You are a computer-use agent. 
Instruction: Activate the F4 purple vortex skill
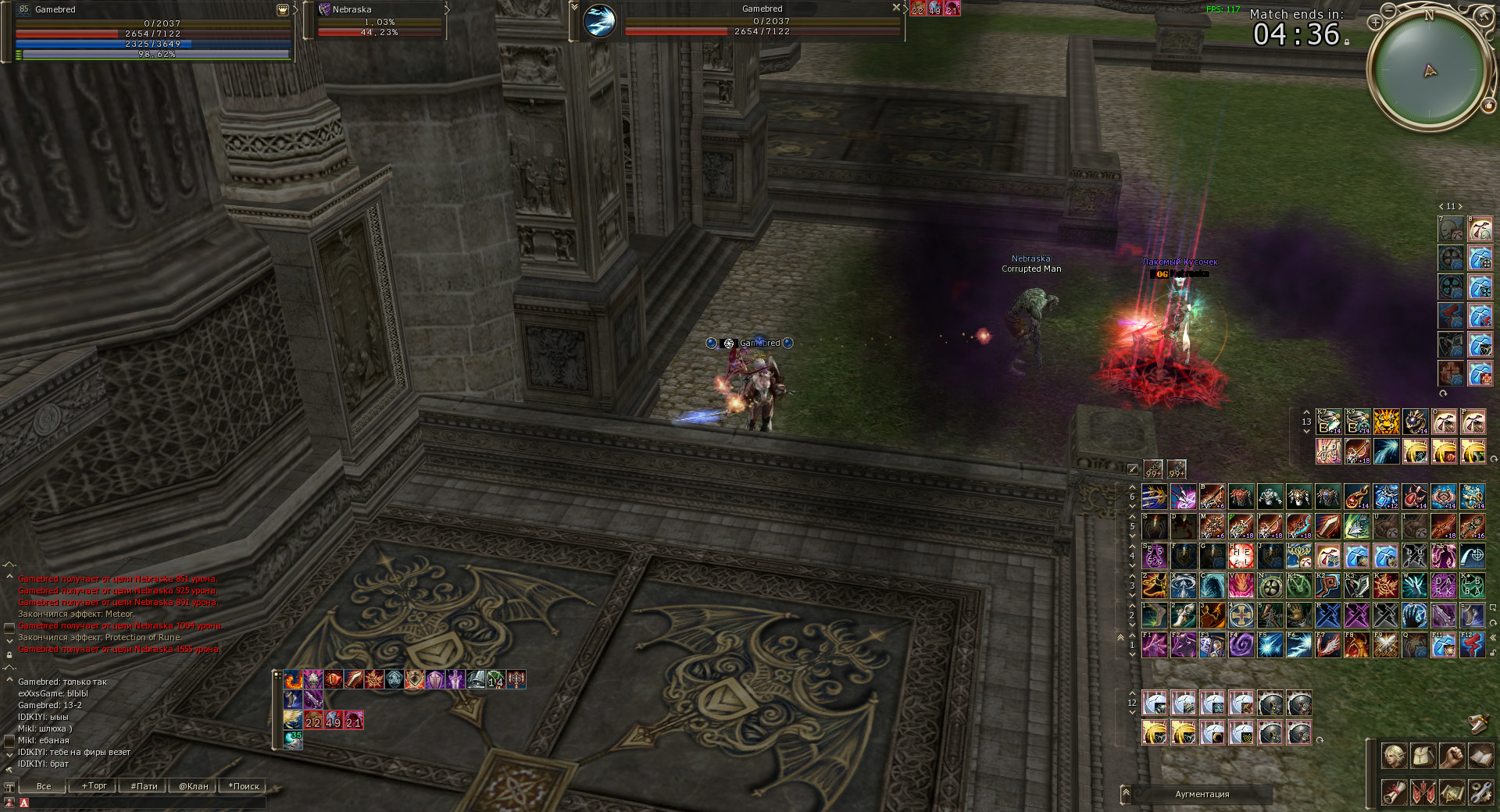pos(1241,645)
